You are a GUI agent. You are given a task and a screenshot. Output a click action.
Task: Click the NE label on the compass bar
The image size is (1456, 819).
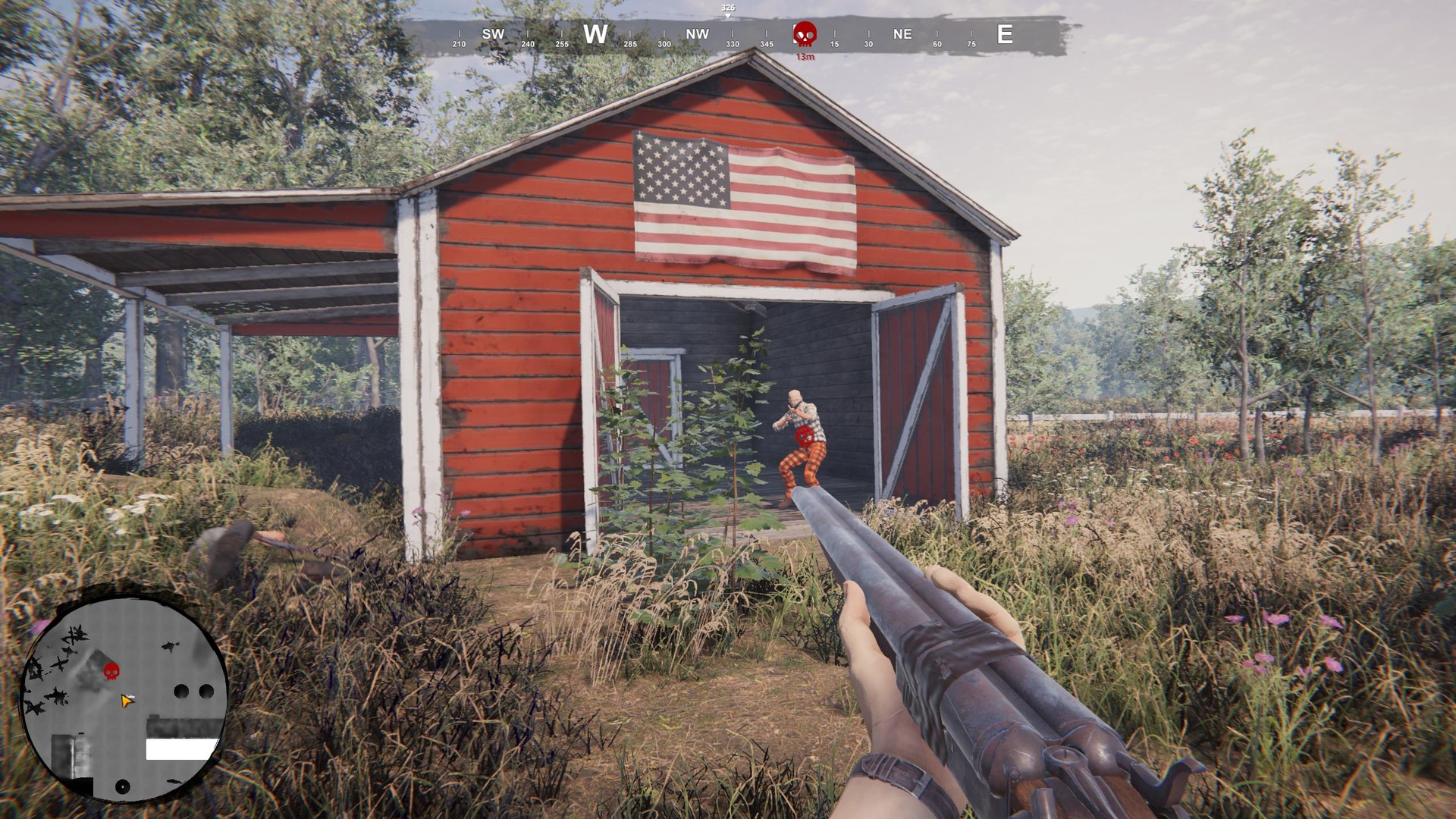[902, 34]
